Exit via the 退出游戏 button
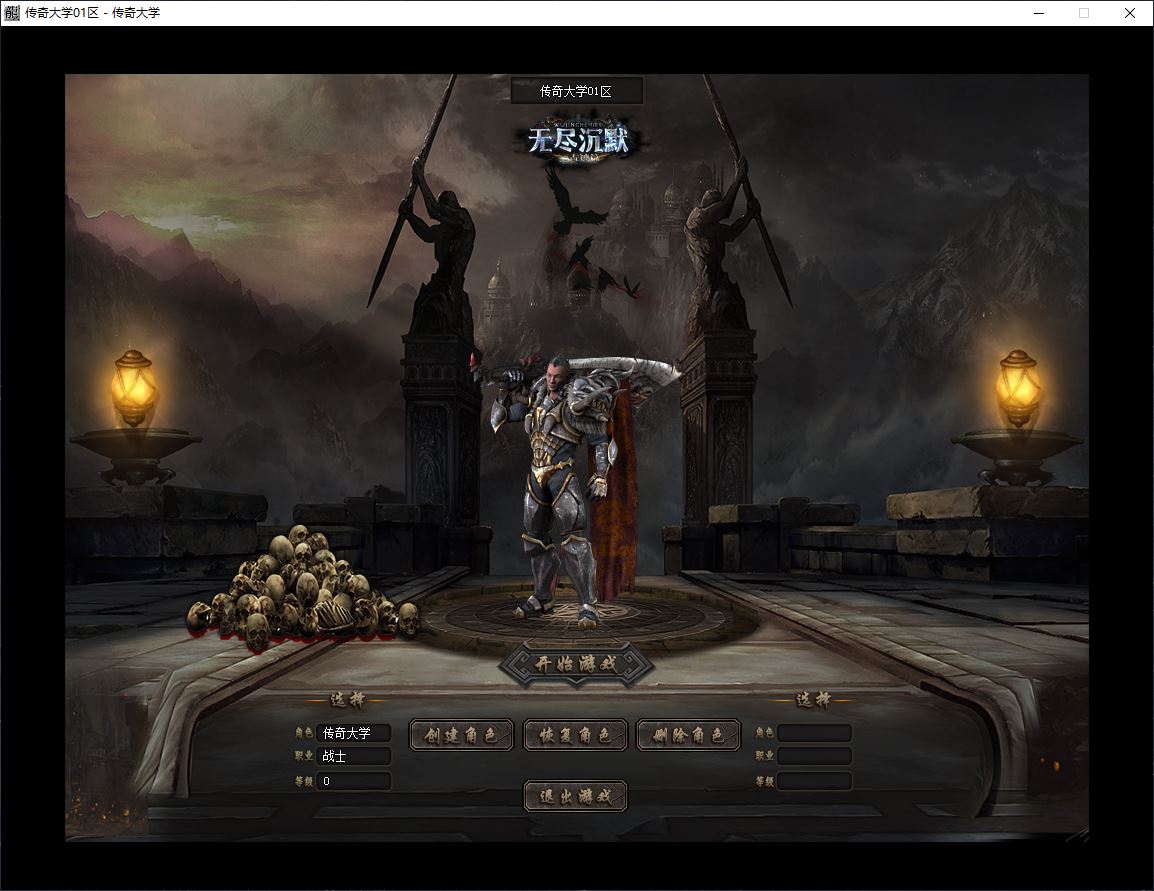 pyautogui.click(x=575, y=796)
